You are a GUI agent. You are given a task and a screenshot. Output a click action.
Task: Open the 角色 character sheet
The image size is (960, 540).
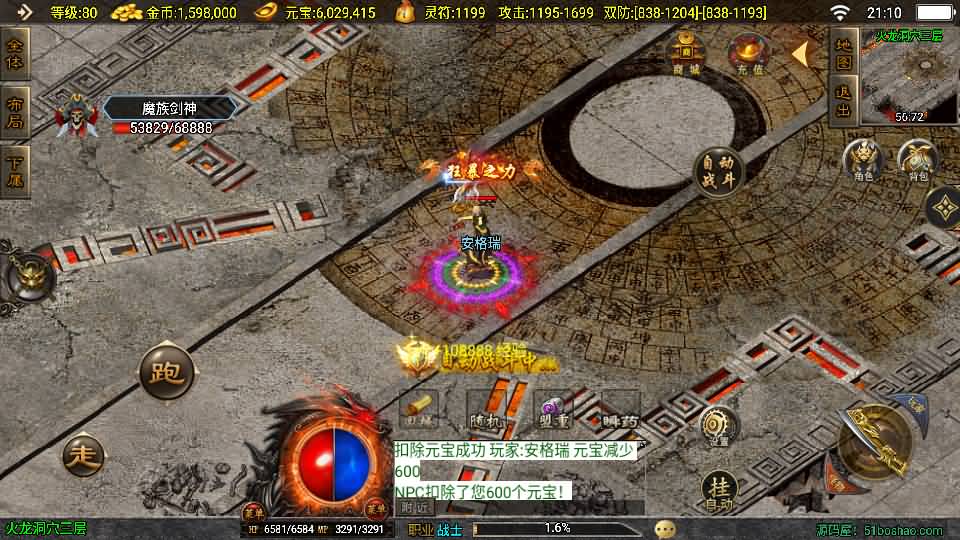tap(863, 161)
